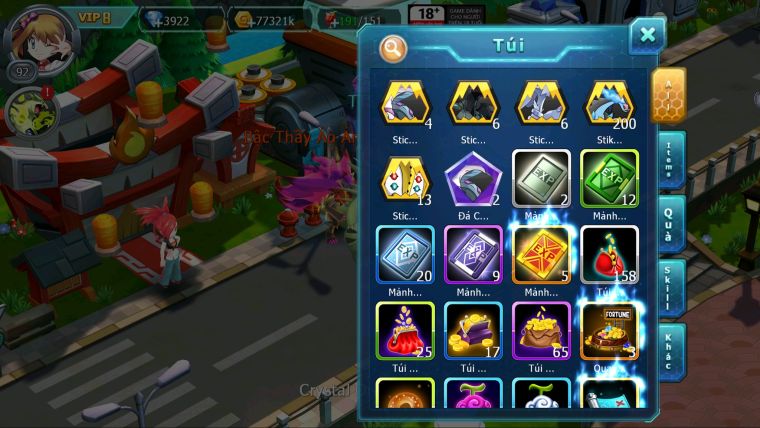Open the player avatar profile portrait
This screenshot has height=428, width=760.
click(30, 33)
